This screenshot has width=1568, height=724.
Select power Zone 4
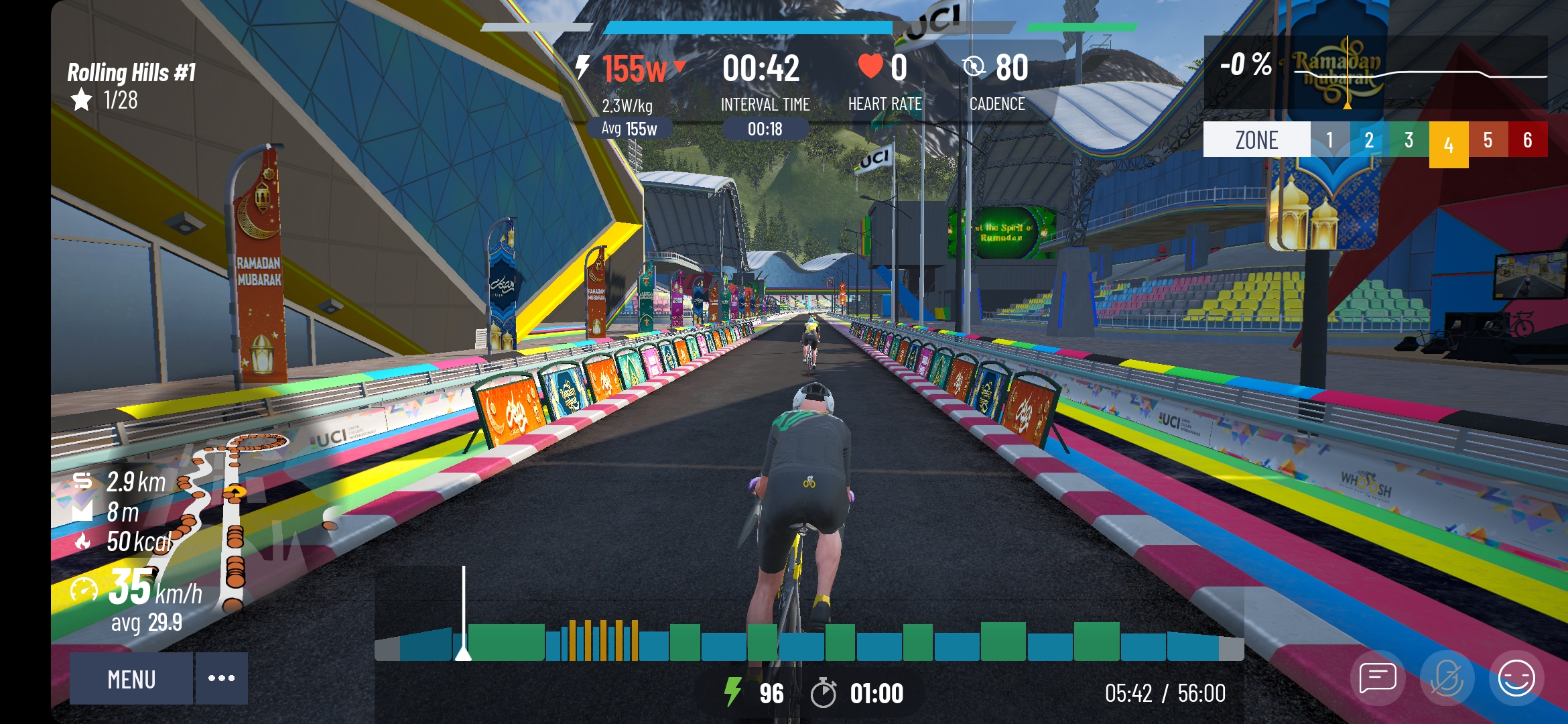(1447, 139)
